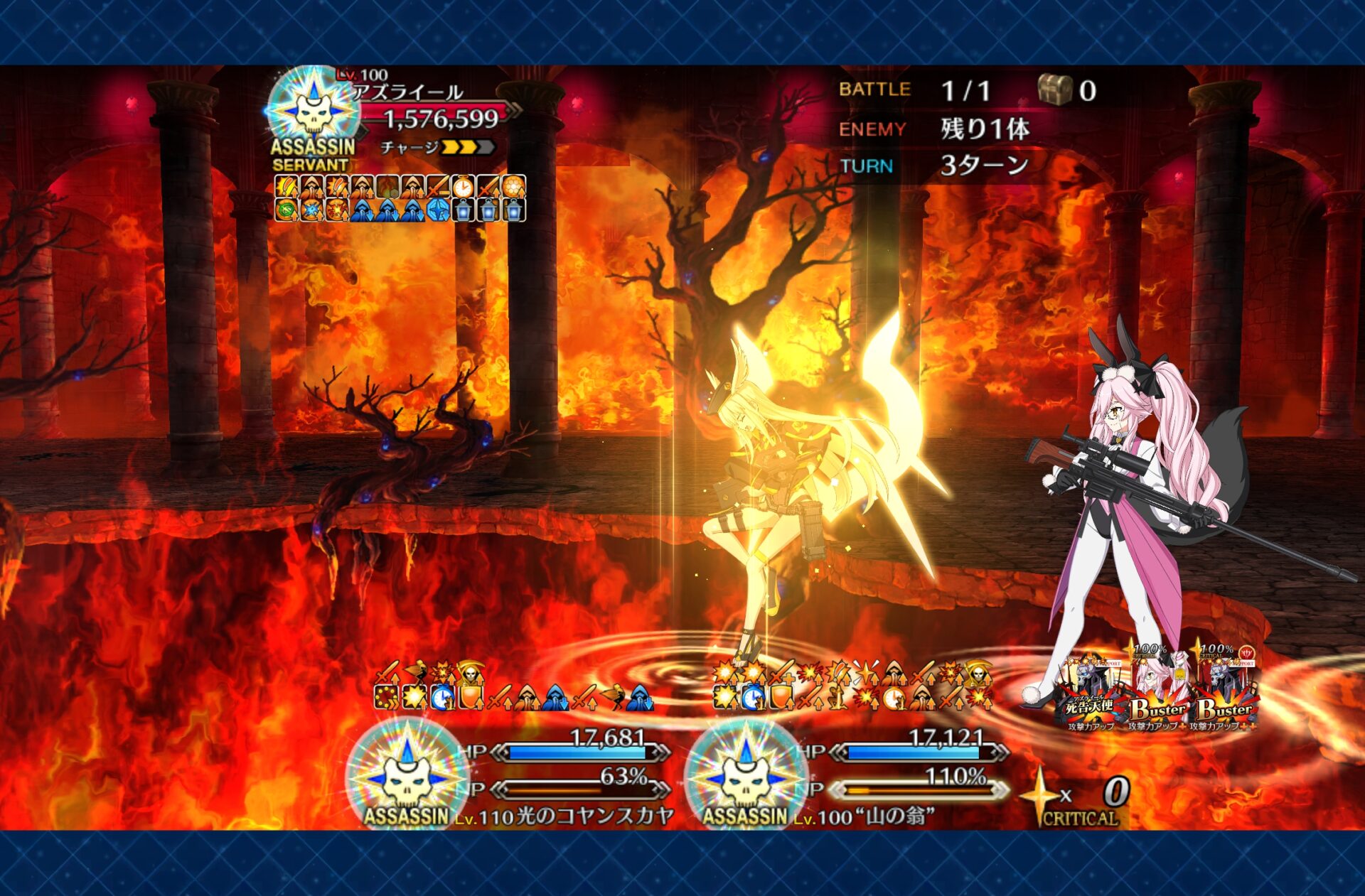Pick the skull knight's Buster card
Viewport: 1365px width, 896px height.
pos(1226,692)
